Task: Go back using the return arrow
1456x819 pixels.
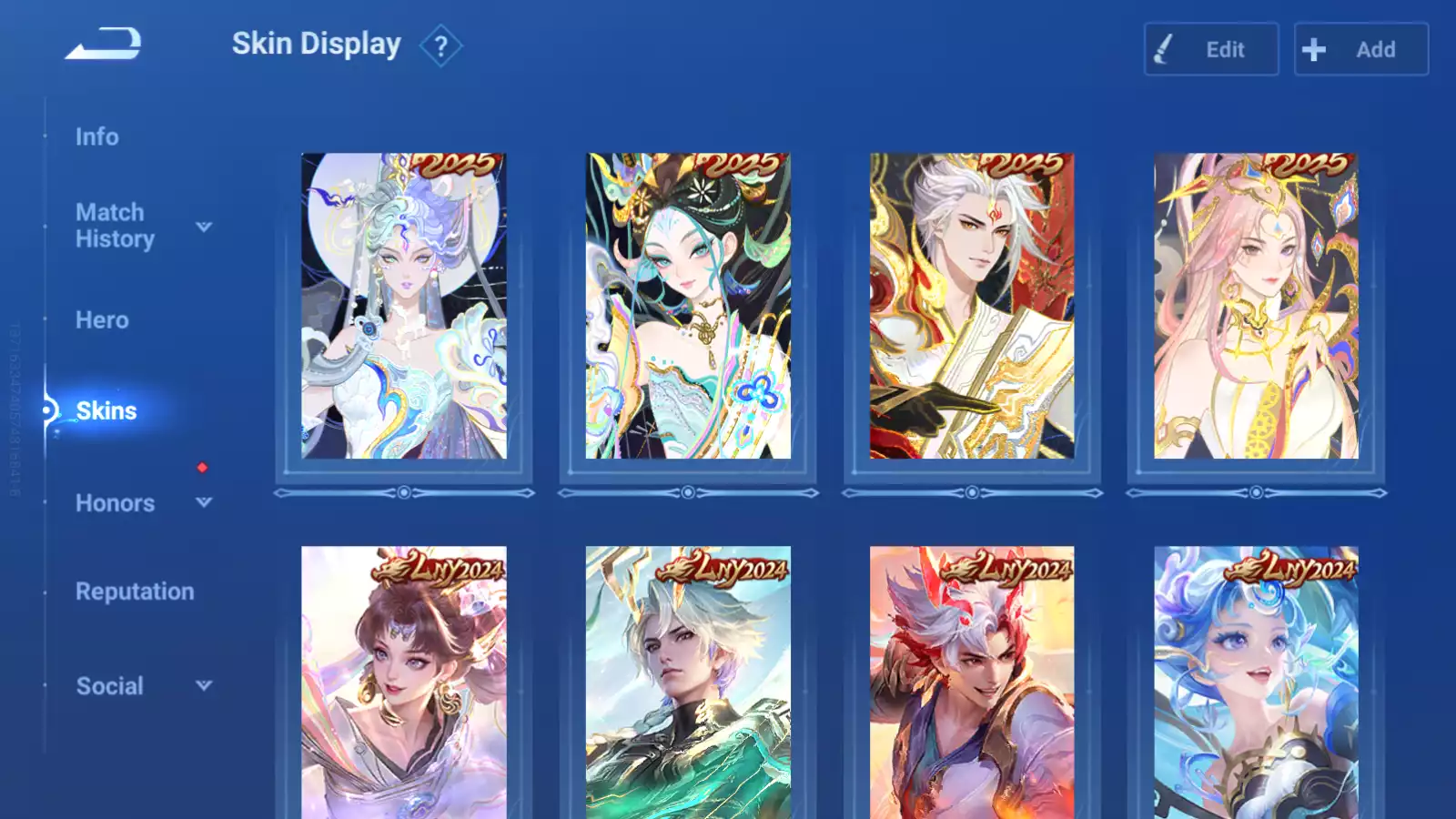Action: pyautogui.click(x=103, y=44)
